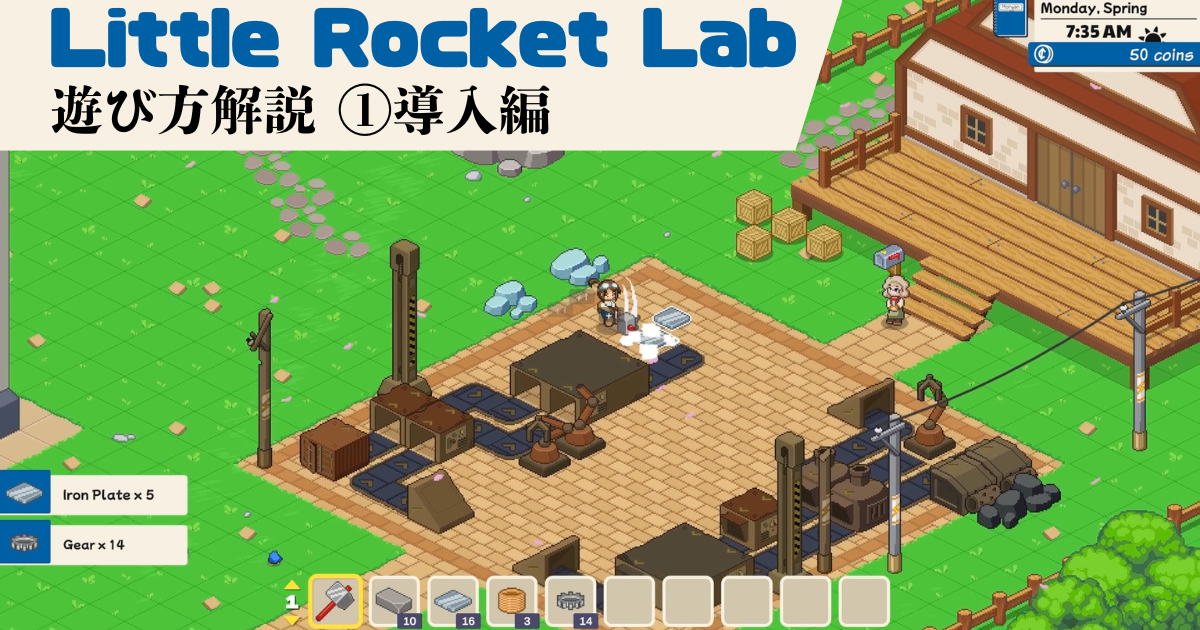Open the blue notebook journal
Screen dimensions: 1200x630
coord(1014,20)
